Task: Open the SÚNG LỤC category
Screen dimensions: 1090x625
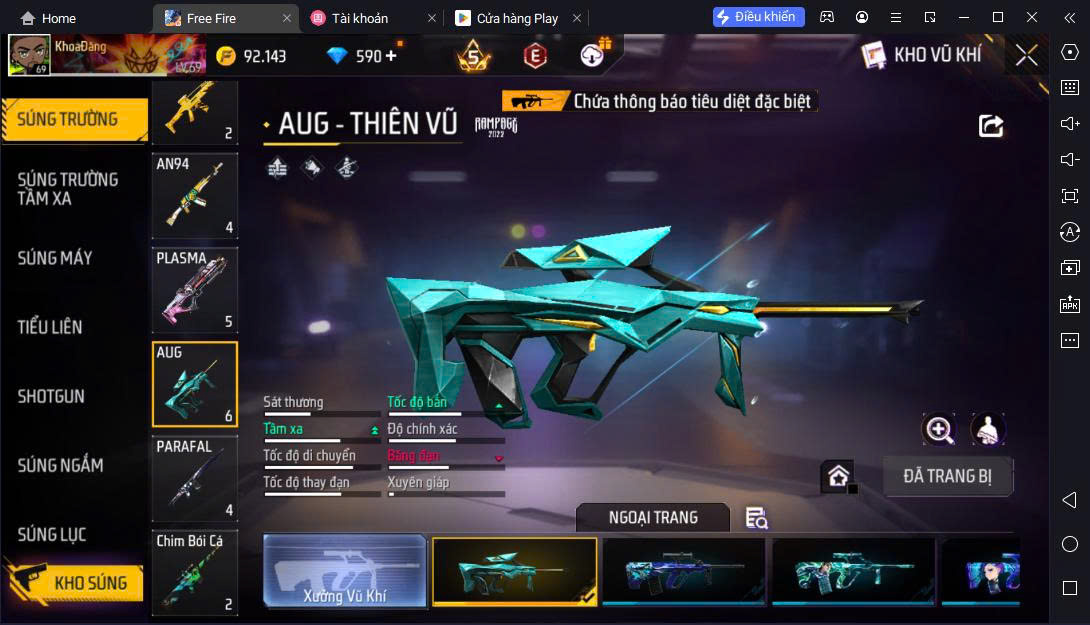Action: point(52,535)
